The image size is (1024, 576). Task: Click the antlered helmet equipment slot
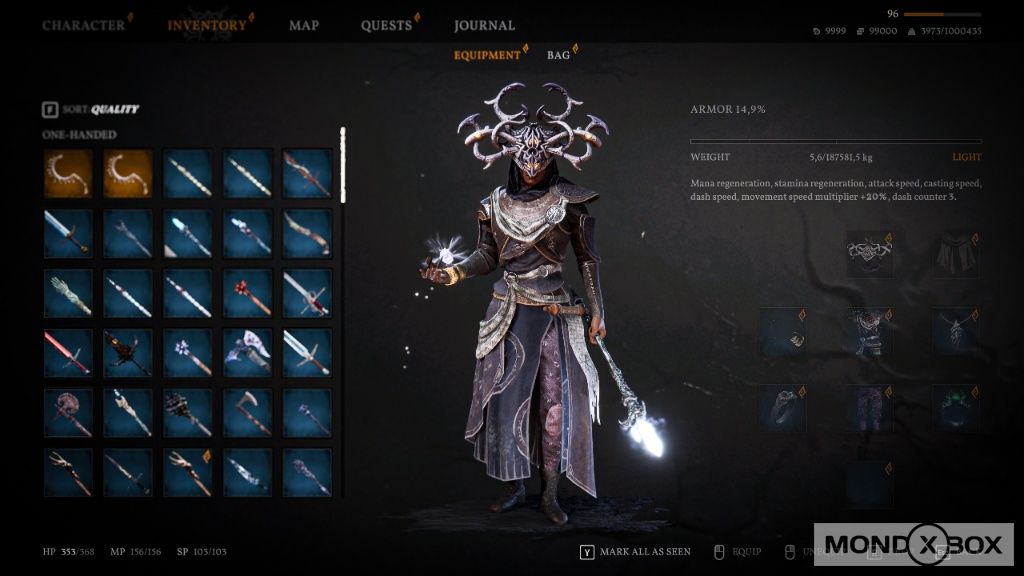(x=870, y=254)
